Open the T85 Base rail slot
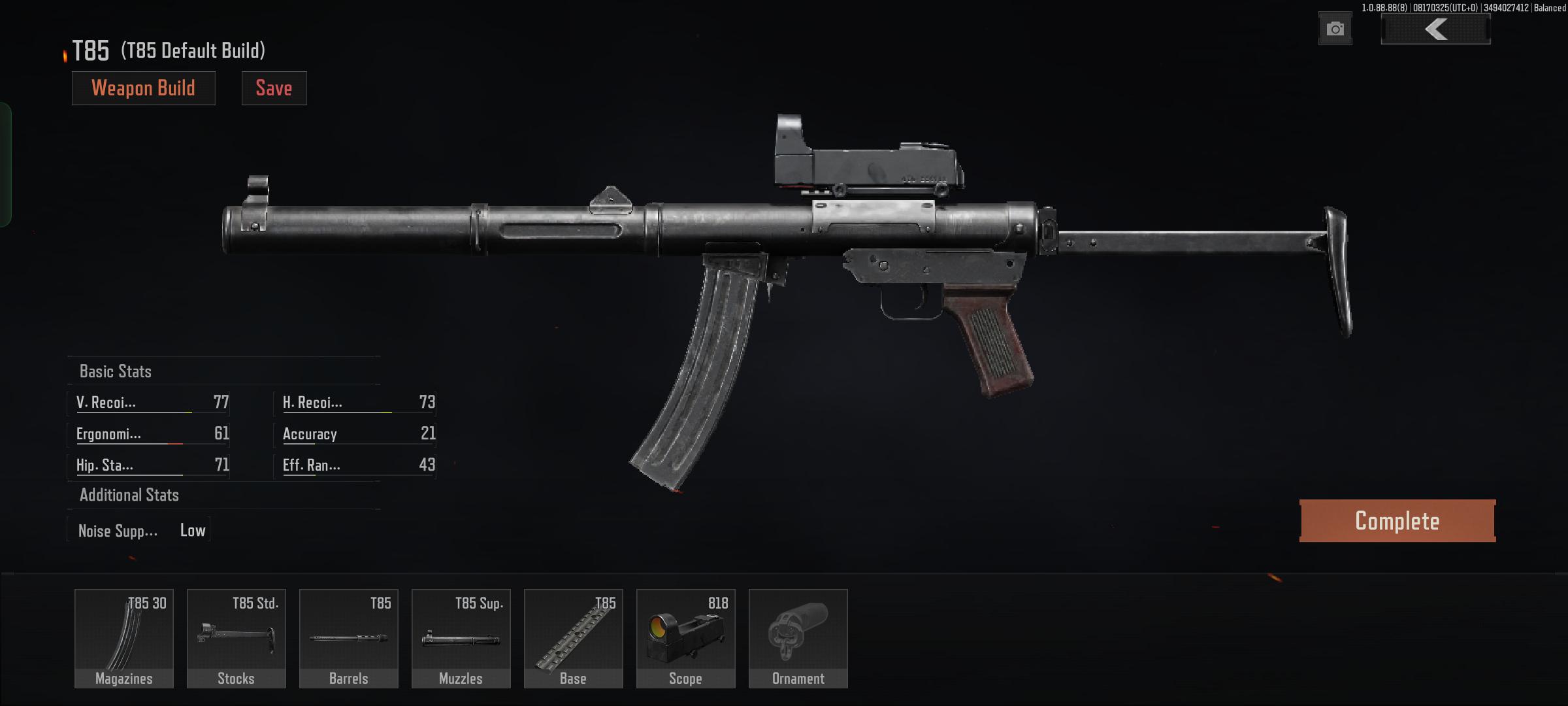1568x706 pixels. (573, 637)
